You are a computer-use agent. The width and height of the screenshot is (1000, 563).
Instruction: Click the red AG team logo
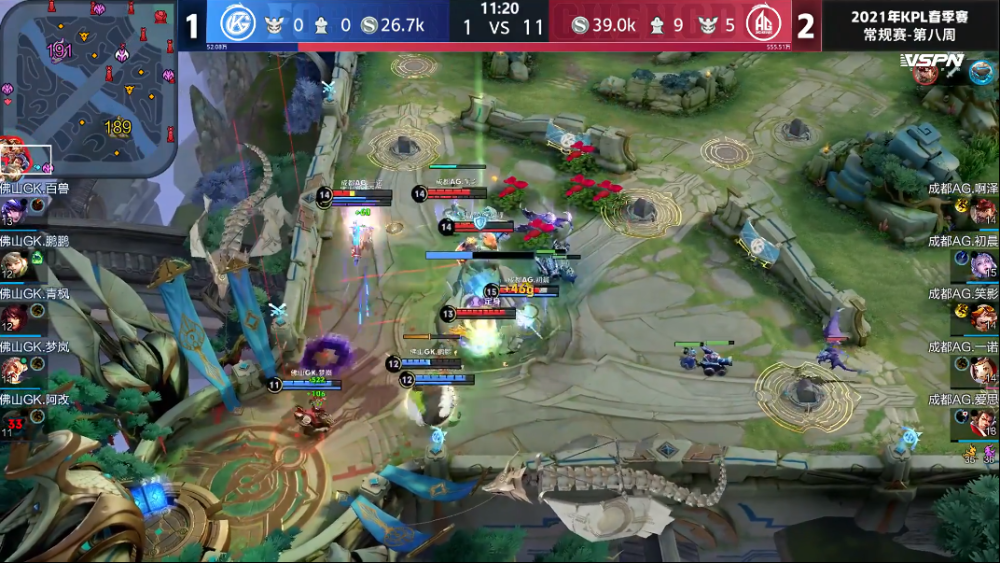(x=764, y=25)
